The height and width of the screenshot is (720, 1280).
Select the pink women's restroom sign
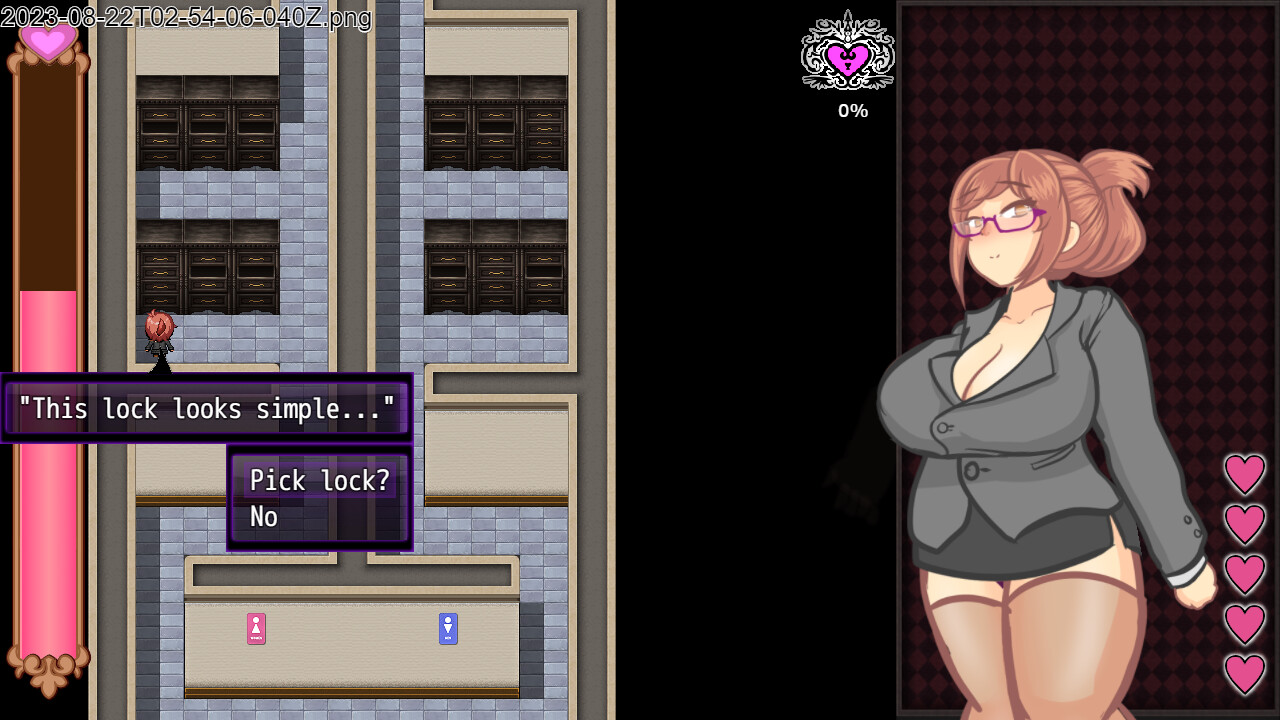257,629
